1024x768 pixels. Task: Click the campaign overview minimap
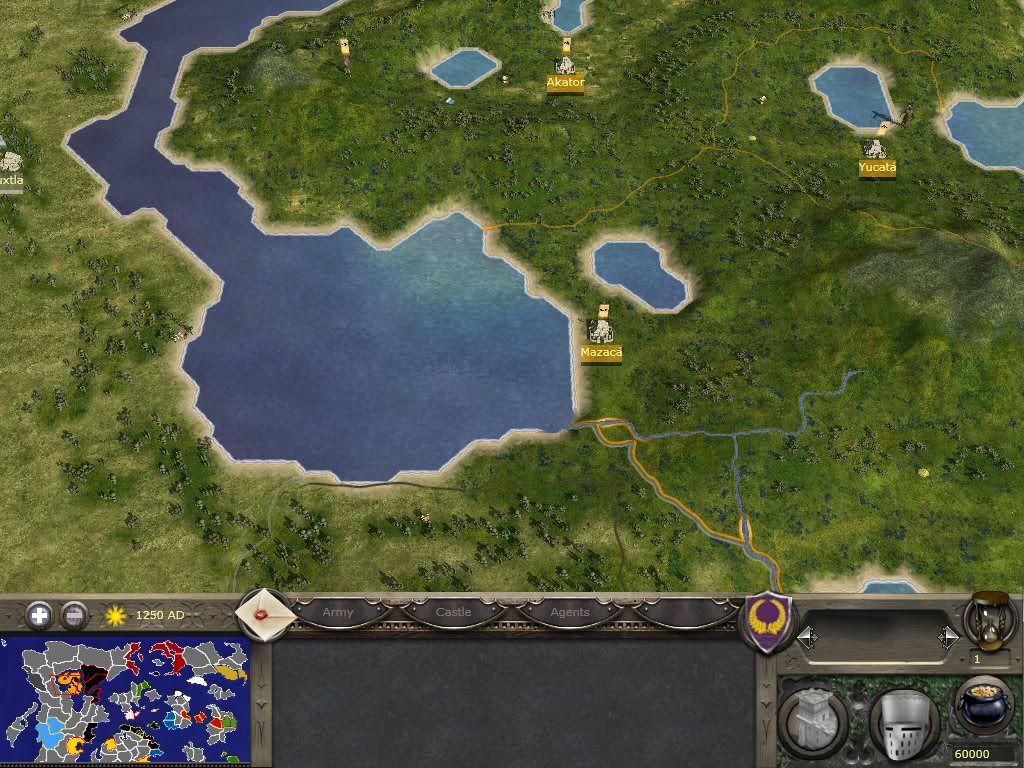point(125,700)
